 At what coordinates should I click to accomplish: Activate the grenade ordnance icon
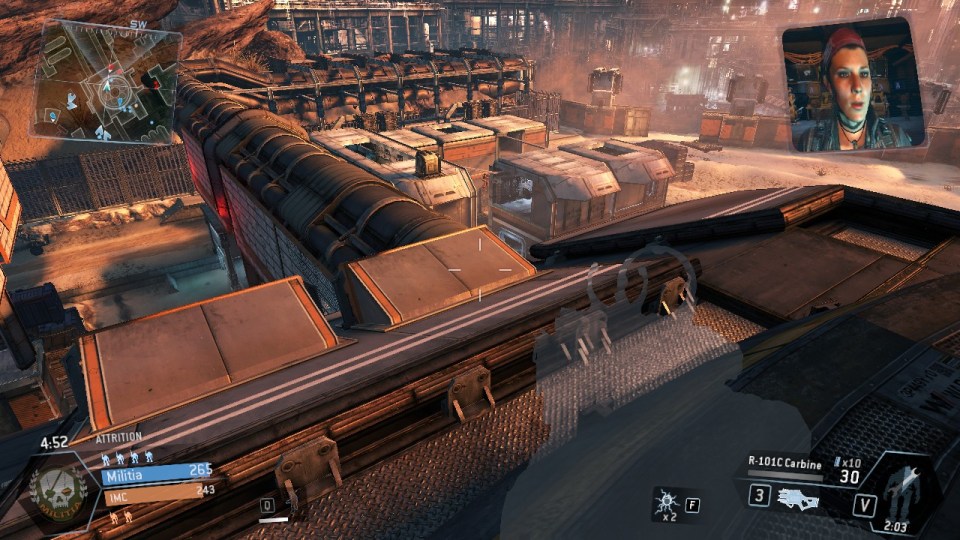point(665,500)
